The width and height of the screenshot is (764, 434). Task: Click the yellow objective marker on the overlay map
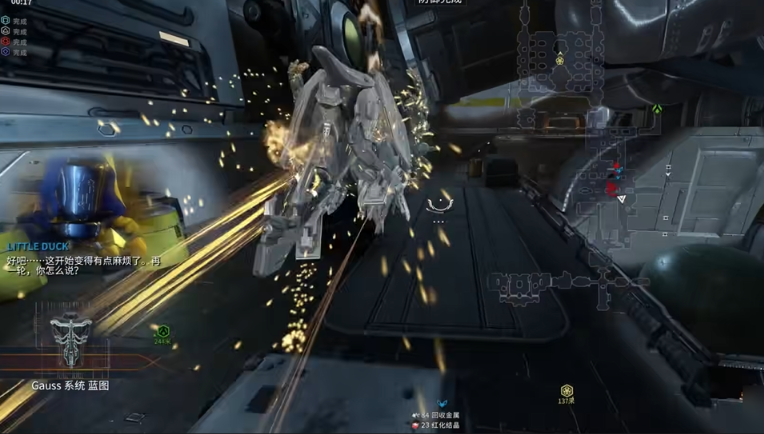tap(560, 60)
